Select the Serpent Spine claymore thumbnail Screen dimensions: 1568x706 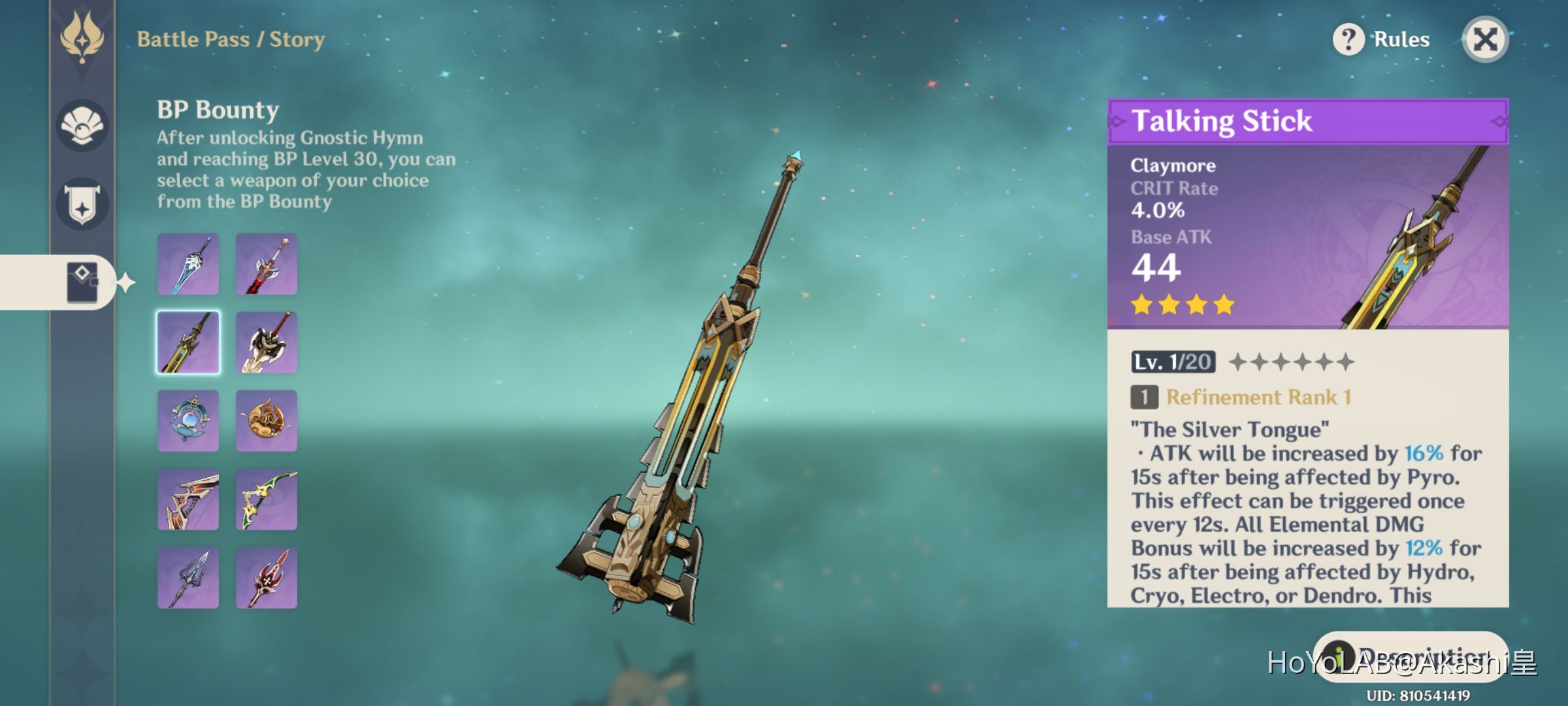(x=267, y=343)
